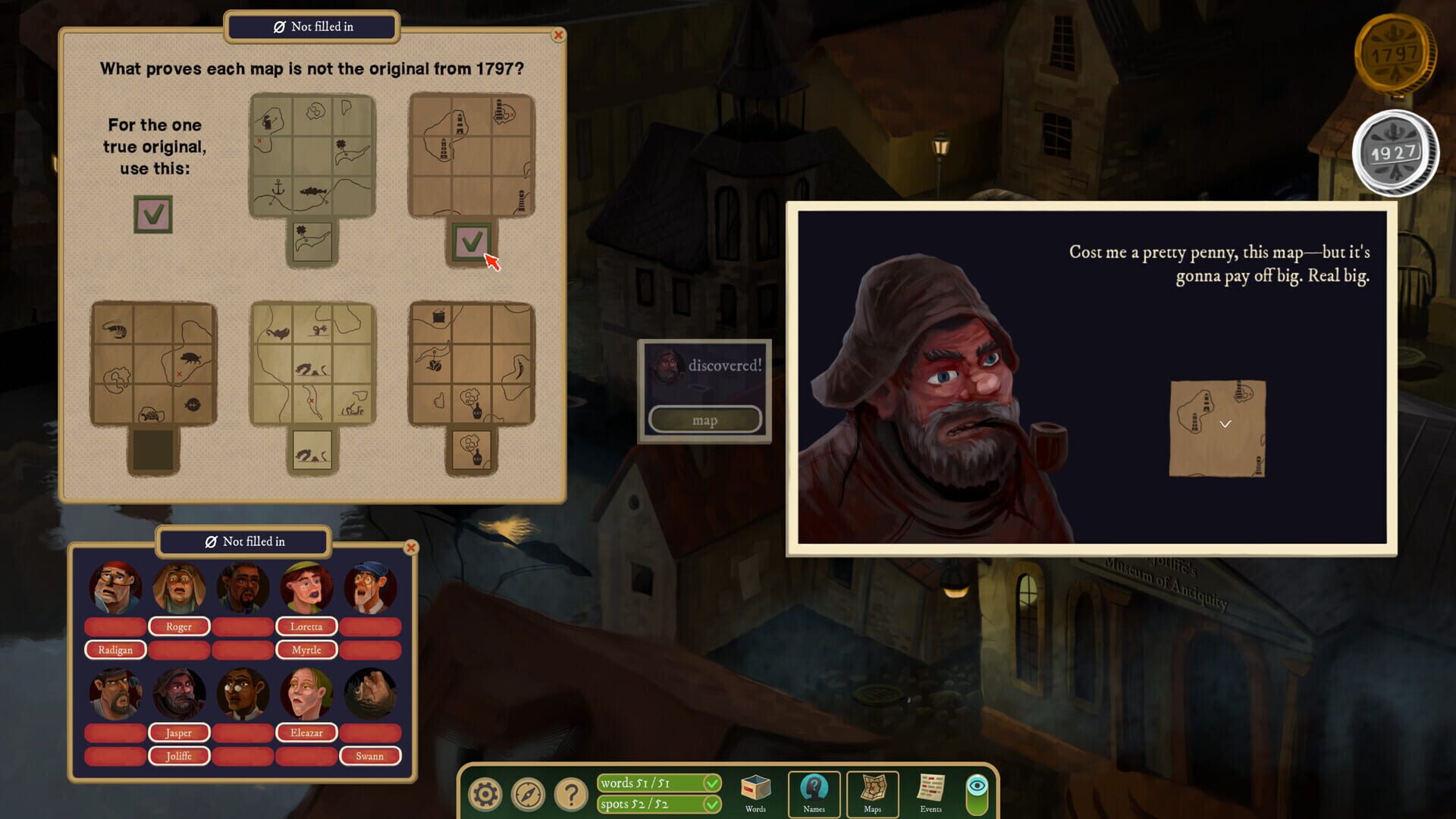Expand the chevron on the small map clue
This screenshot has height=819, width=1456.
pyautogui.click(x=1224, y=425)
